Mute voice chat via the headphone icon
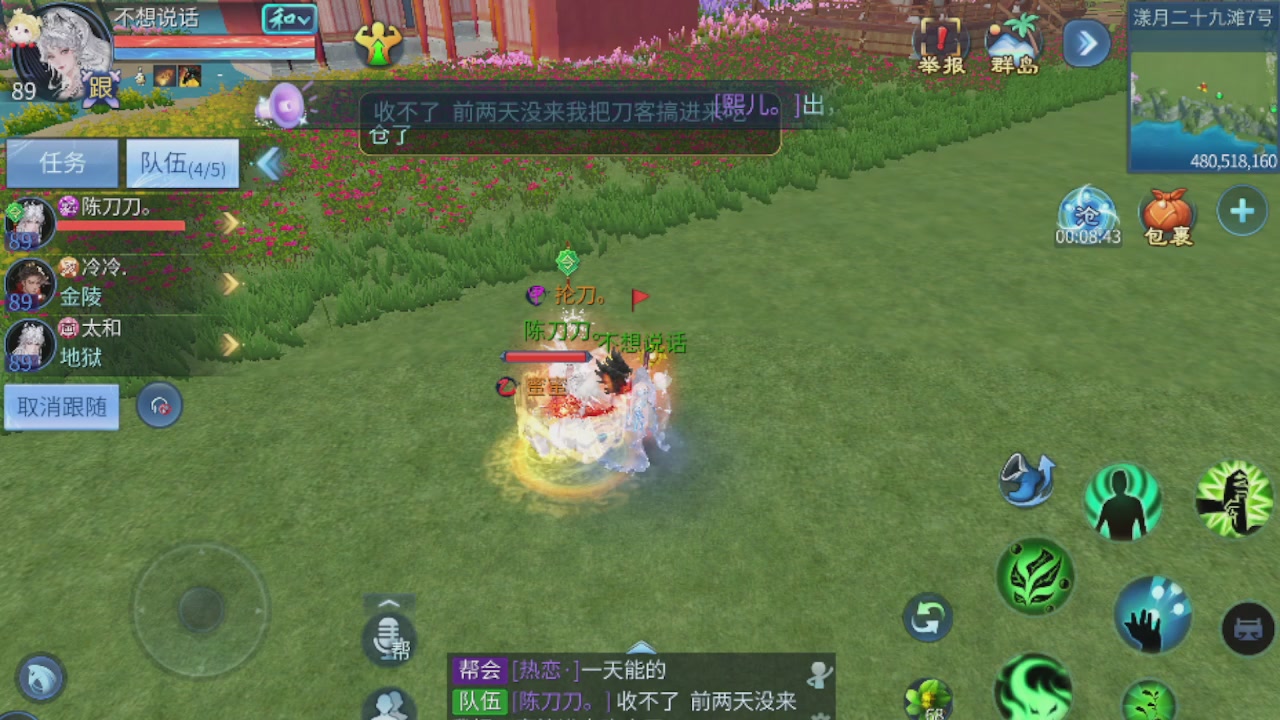 pos(159,406)
